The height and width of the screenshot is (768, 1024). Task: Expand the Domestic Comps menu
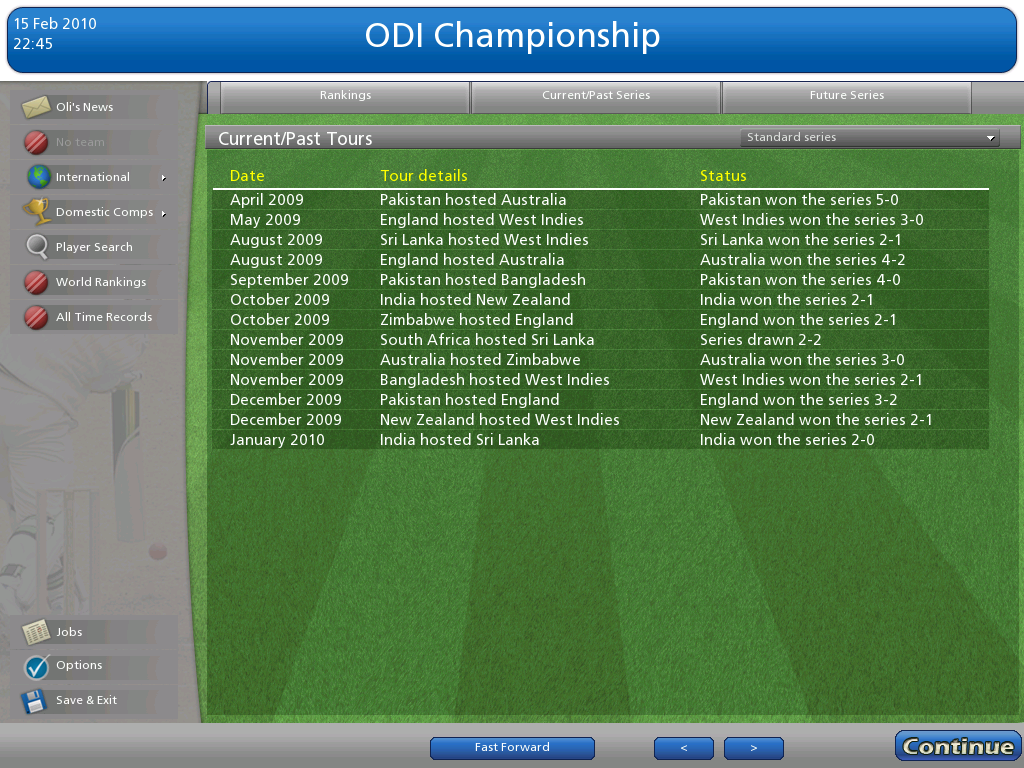click(x=104, y=212)
